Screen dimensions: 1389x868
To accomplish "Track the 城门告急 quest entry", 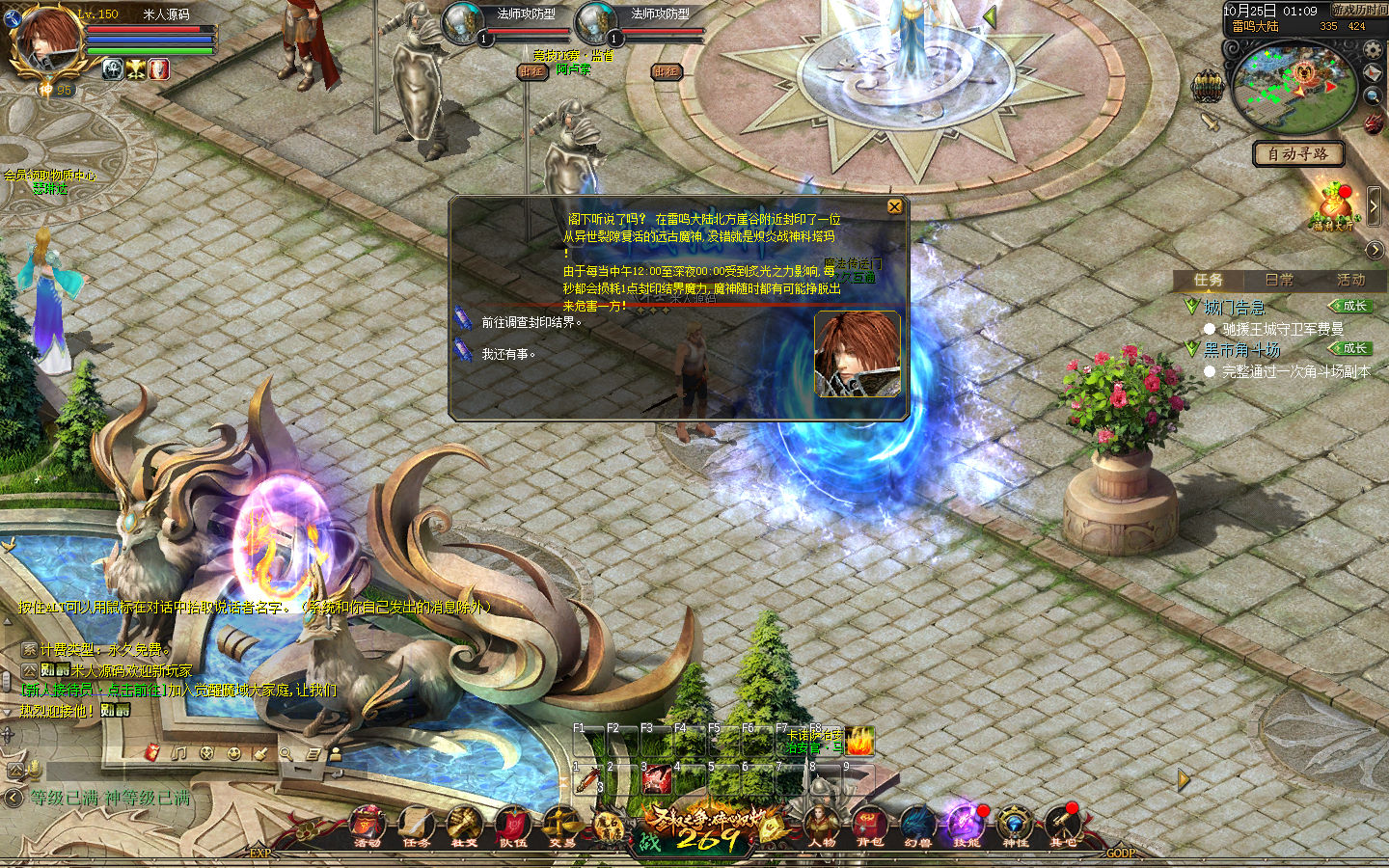I will tap(1234, 307).
